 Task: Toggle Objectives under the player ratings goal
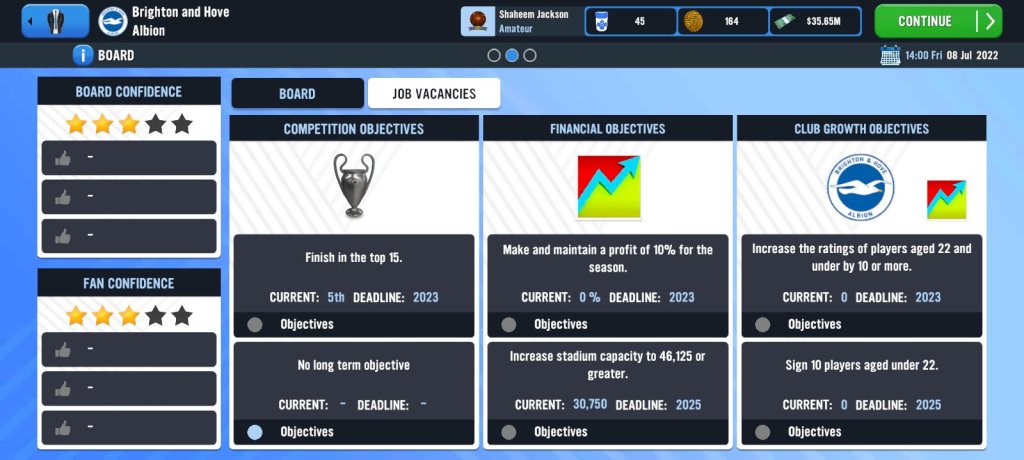point(763,324)
